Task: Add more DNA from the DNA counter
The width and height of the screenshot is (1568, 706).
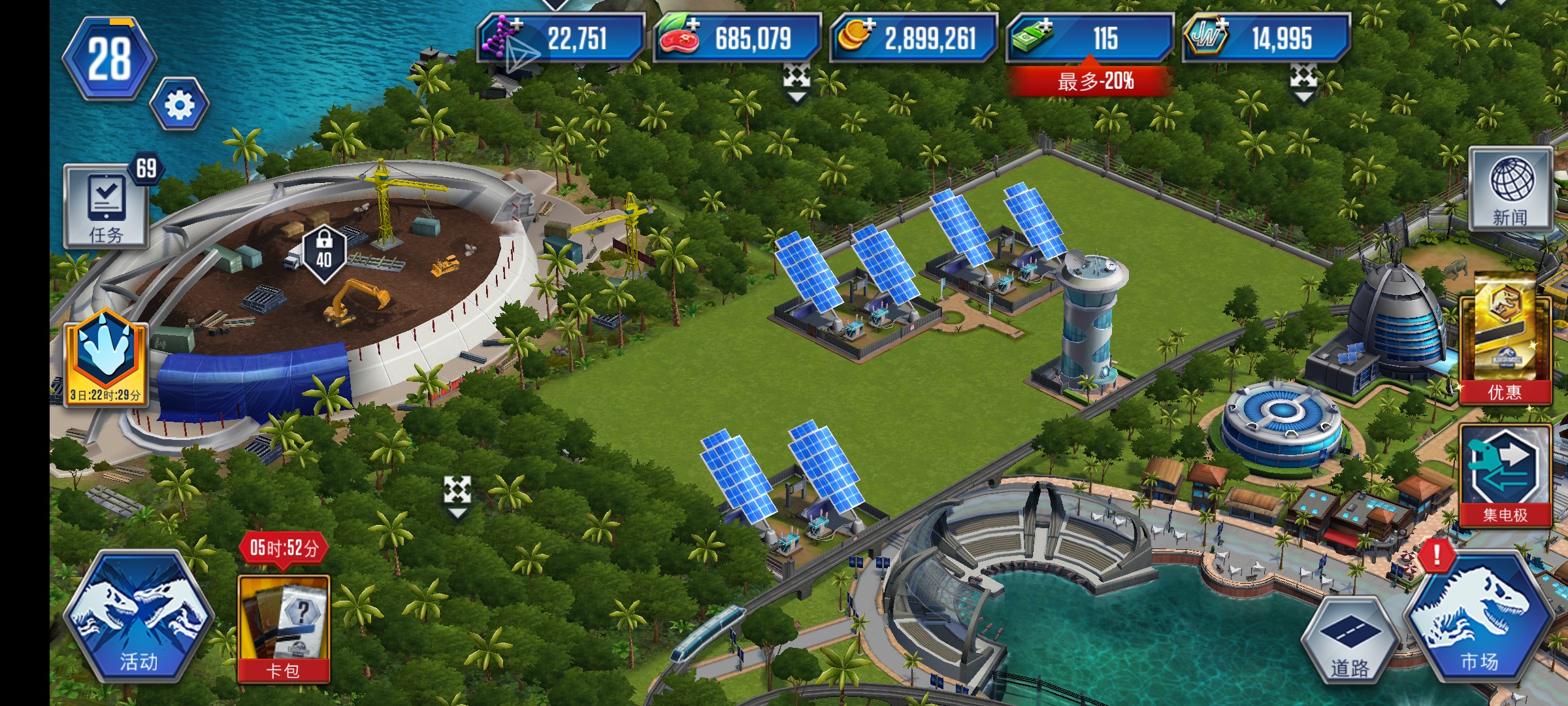Action: 561,38
